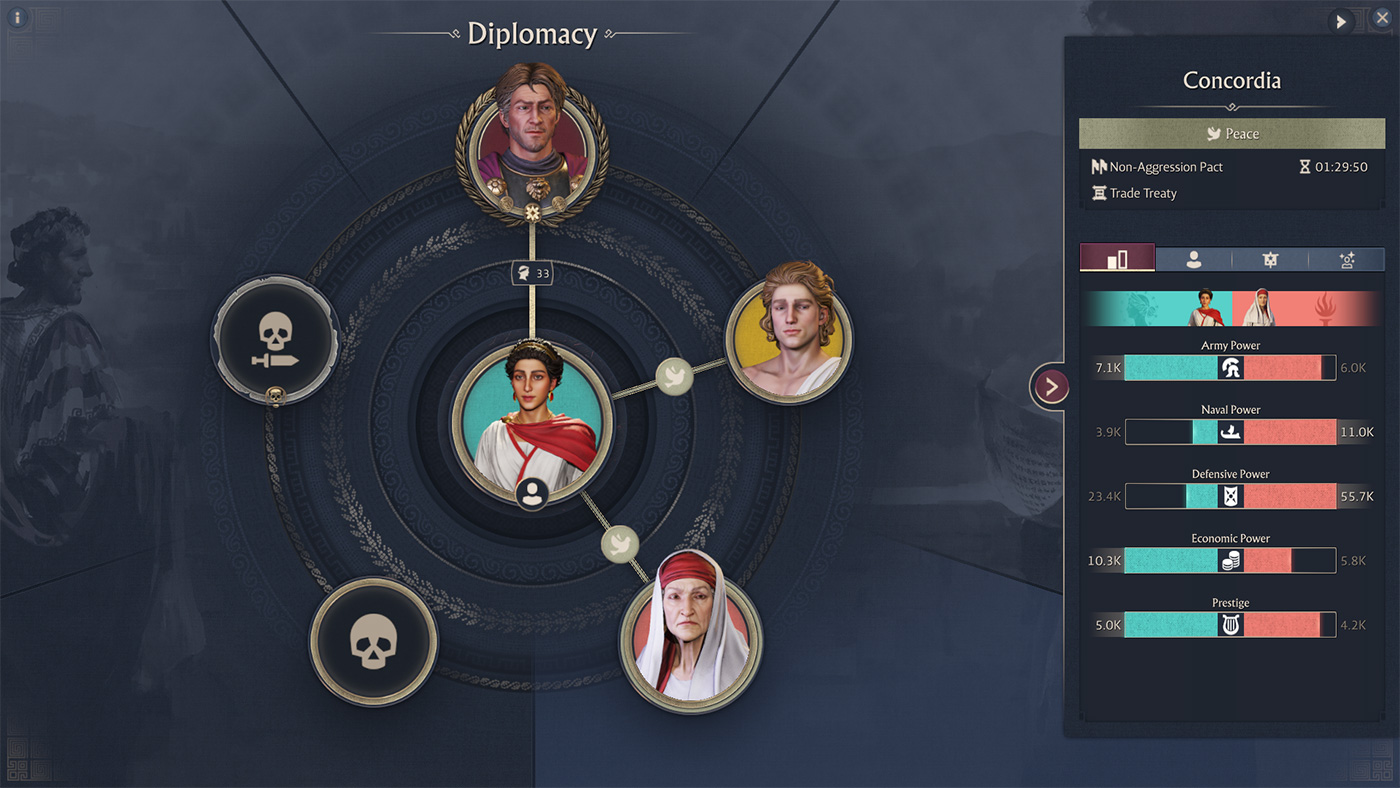Screen dimensions: 1400x788
Task: Click the dove peace icon toward blond leader
Action: click(x=674, y=376)
